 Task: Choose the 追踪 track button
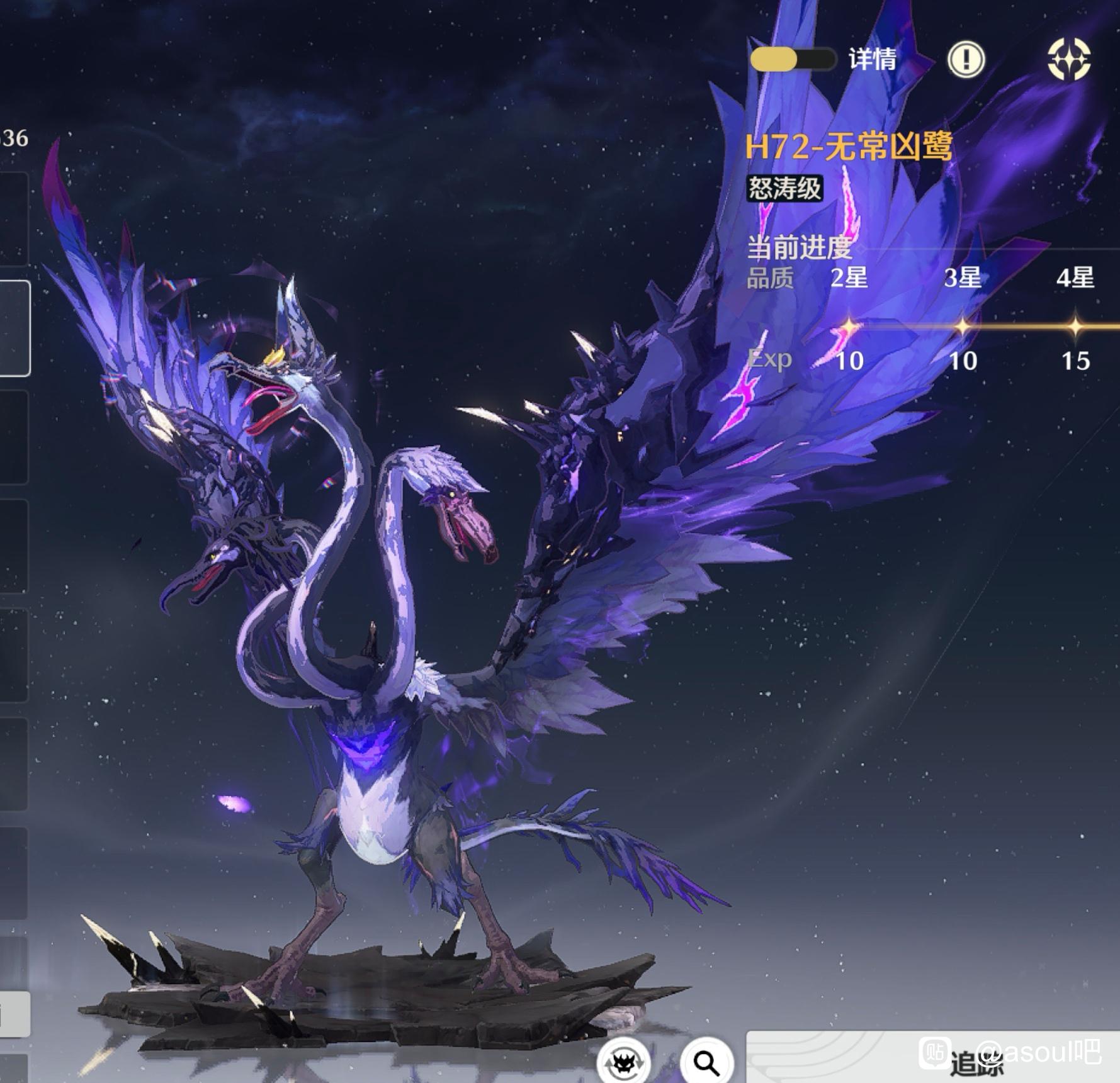[x=932, y=1058]
